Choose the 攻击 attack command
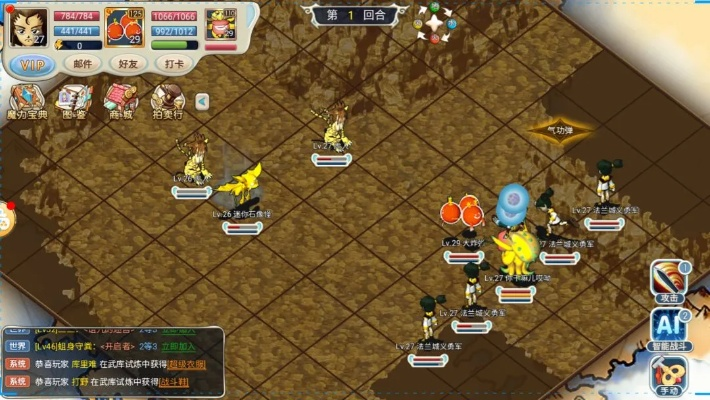This screenshot has width=710, height=400. click(669, 279)
